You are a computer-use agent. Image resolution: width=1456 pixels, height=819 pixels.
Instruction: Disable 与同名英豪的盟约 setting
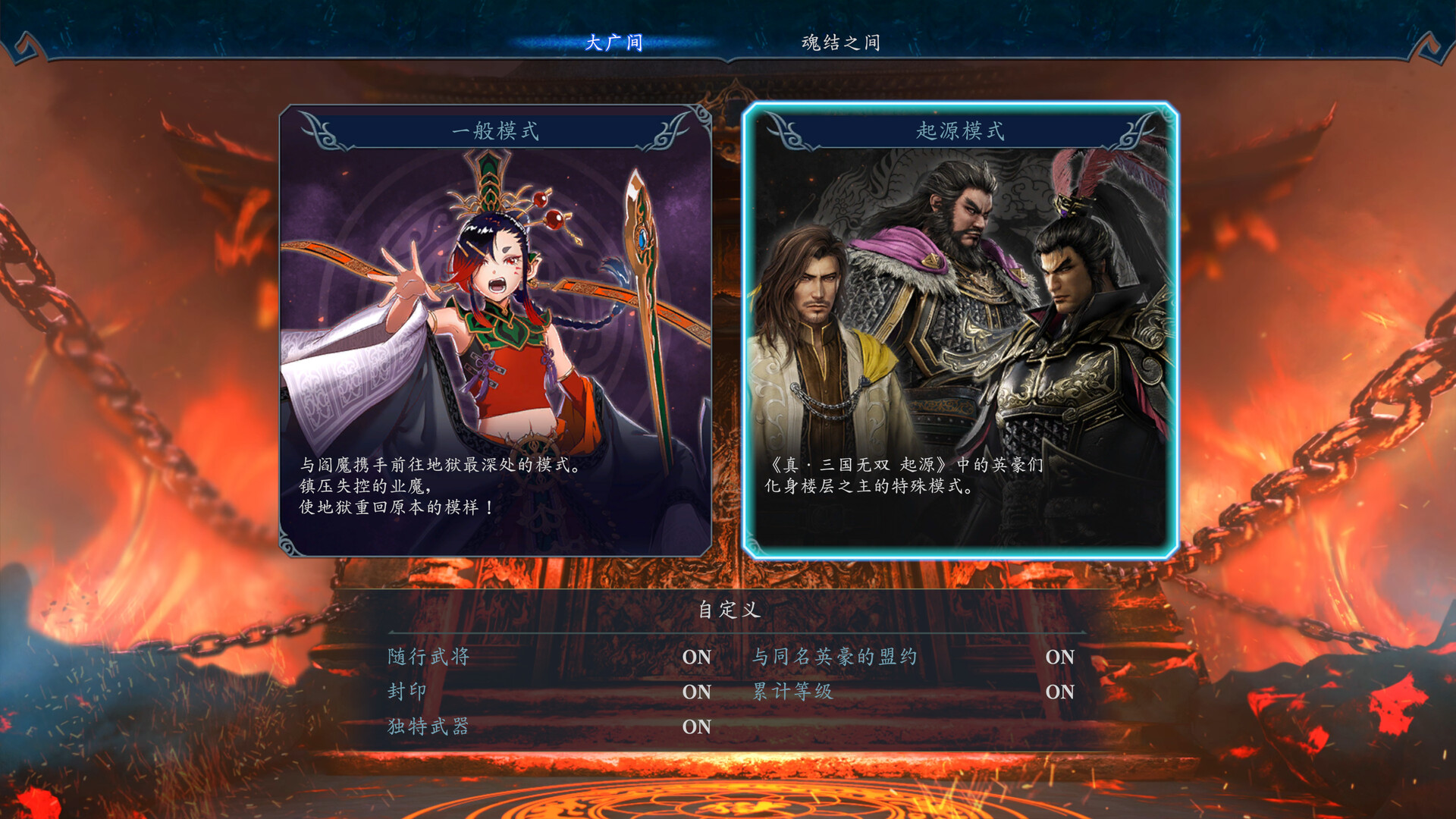coord(1062,657)
